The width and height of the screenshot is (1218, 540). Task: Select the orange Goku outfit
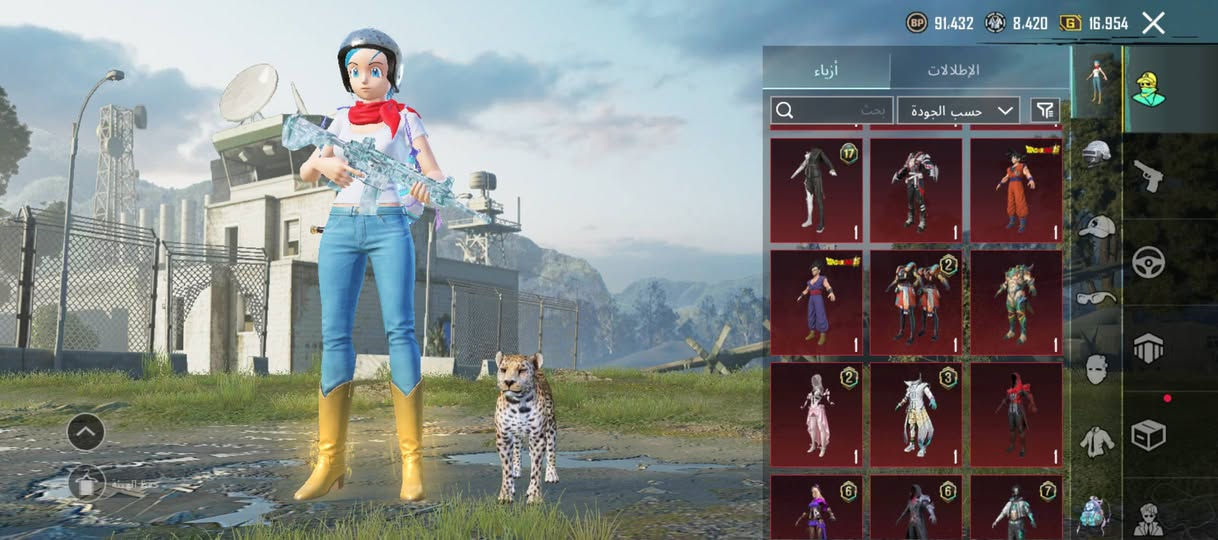1016,190
